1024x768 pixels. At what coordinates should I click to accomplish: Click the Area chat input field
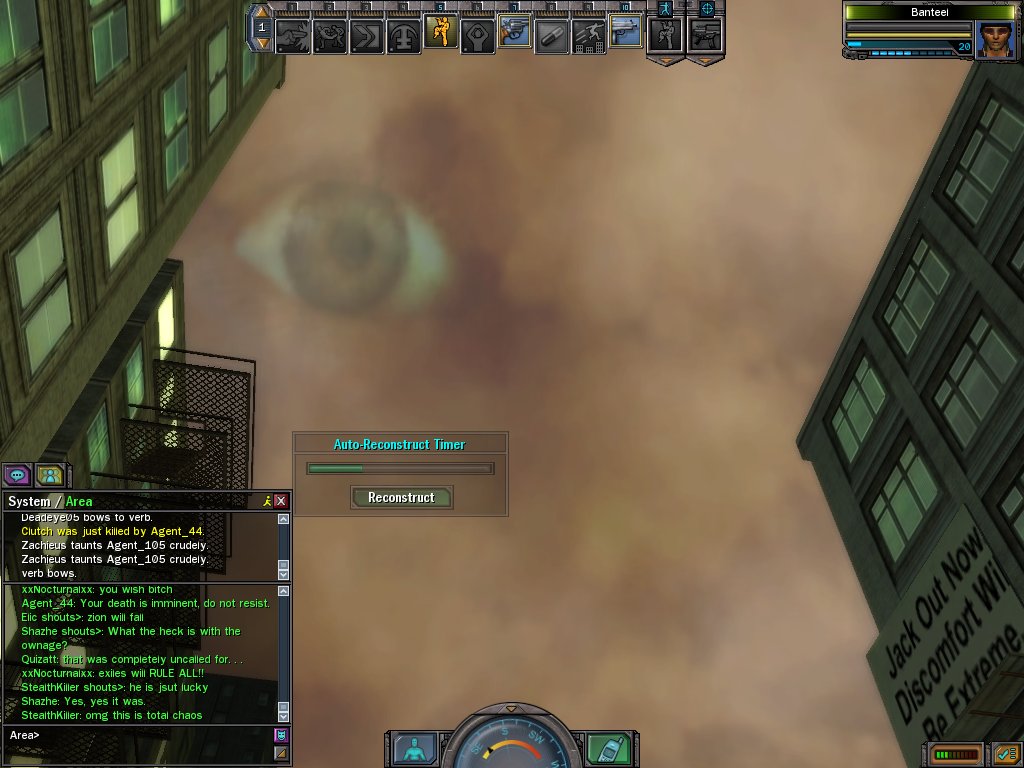point(140,735)
